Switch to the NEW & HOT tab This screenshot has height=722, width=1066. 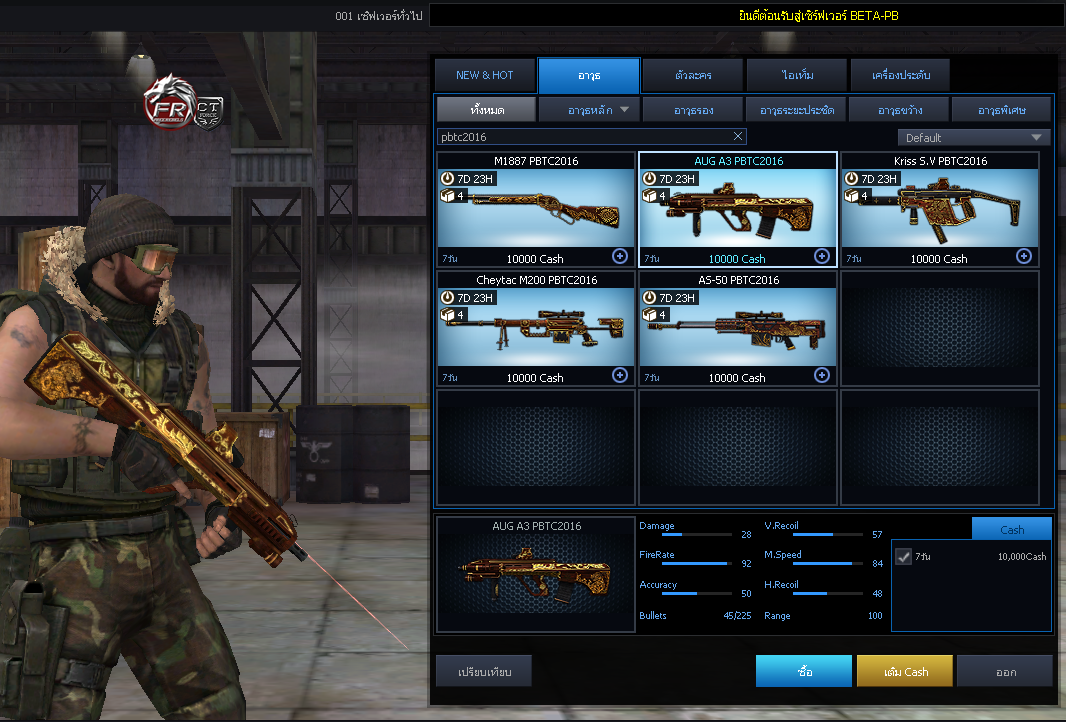coord(485,75)
